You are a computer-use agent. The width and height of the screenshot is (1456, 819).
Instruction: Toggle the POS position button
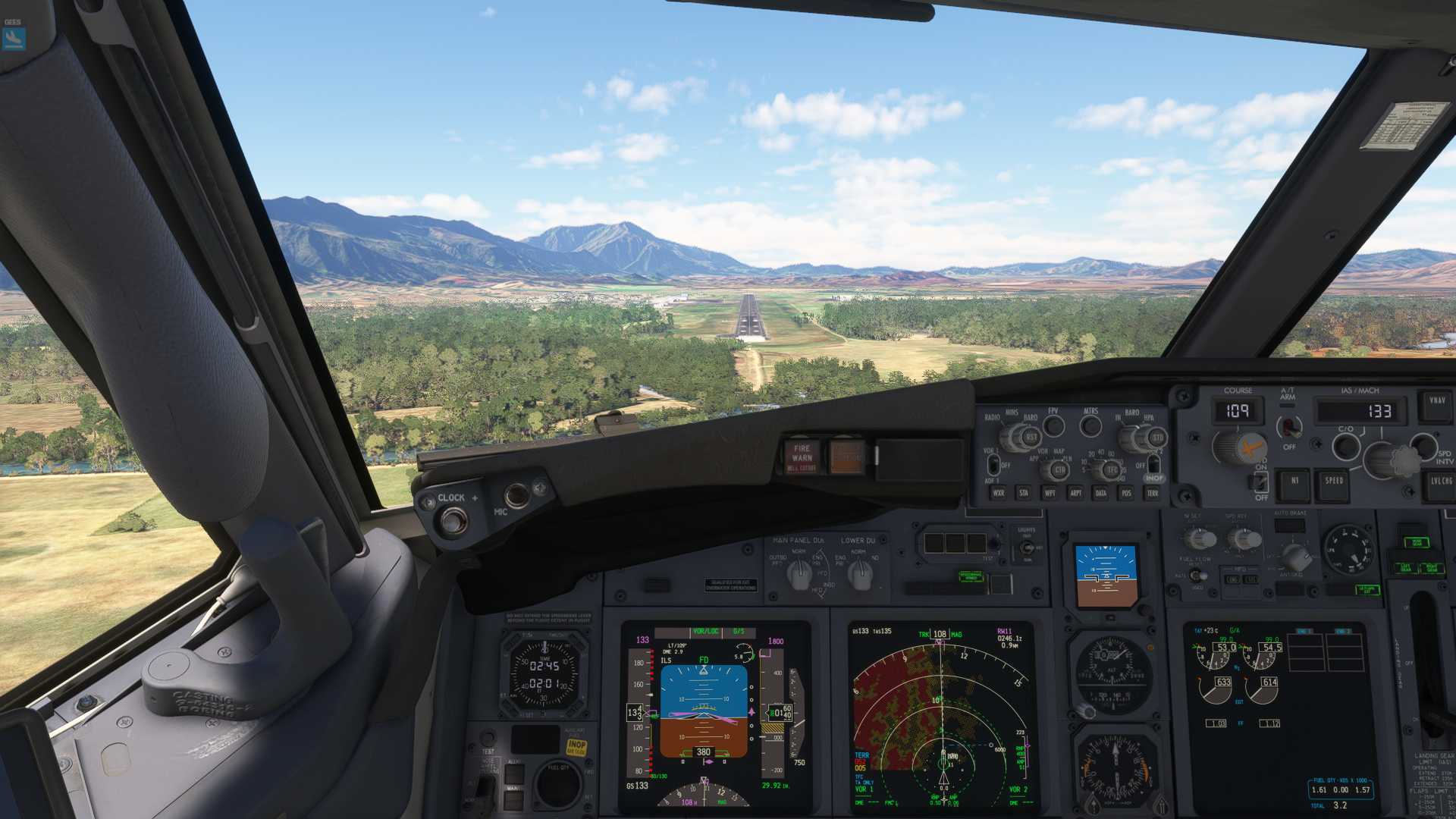coord(1126,493)
